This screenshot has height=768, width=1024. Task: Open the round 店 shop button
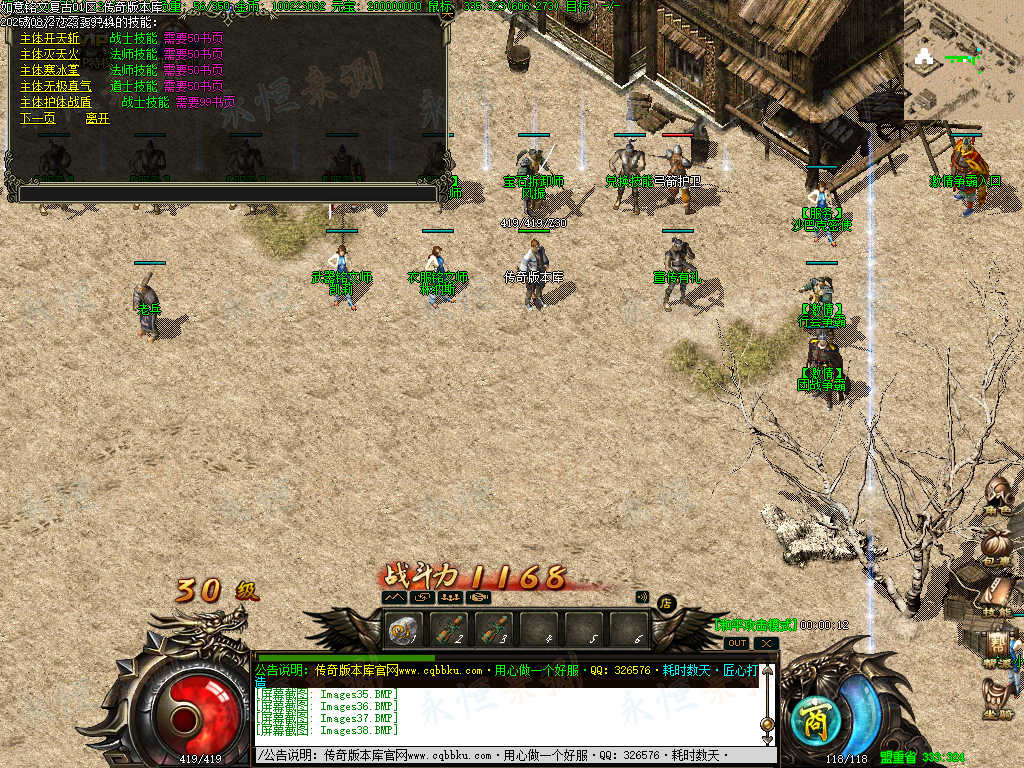click(x=666, y=602)
